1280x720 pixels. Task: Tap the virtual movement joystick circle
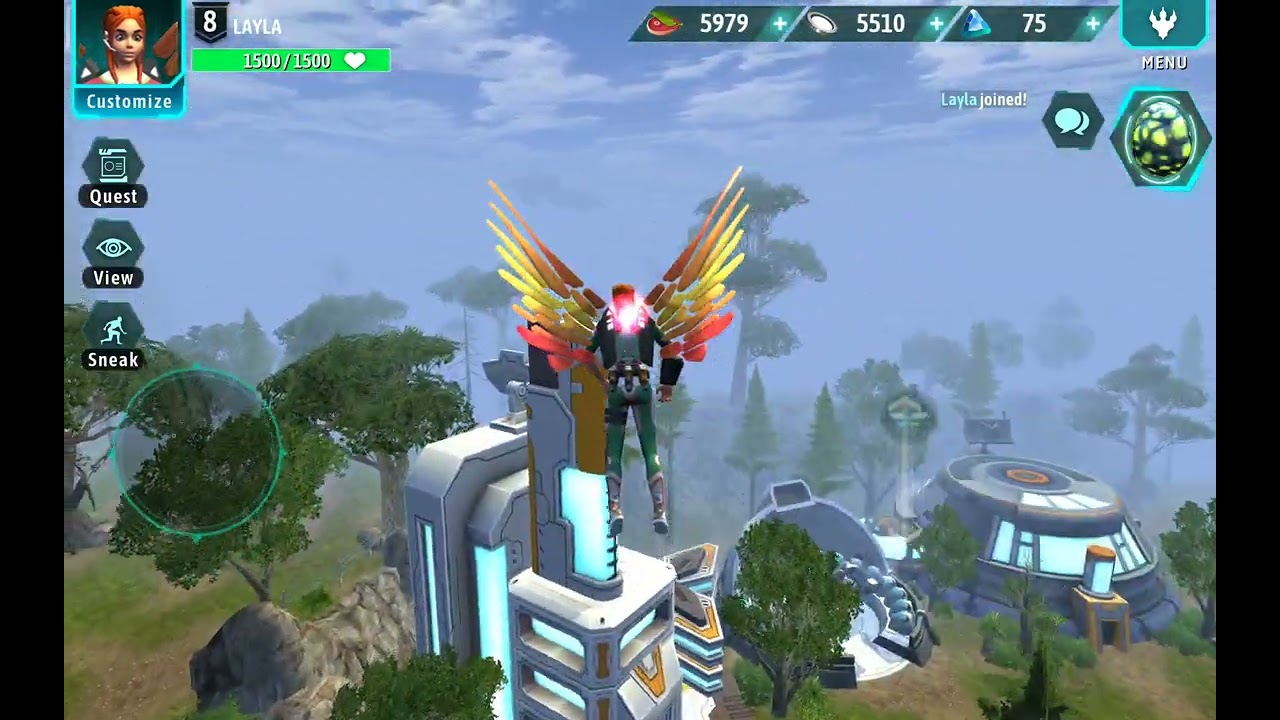(x=197, y=453)
